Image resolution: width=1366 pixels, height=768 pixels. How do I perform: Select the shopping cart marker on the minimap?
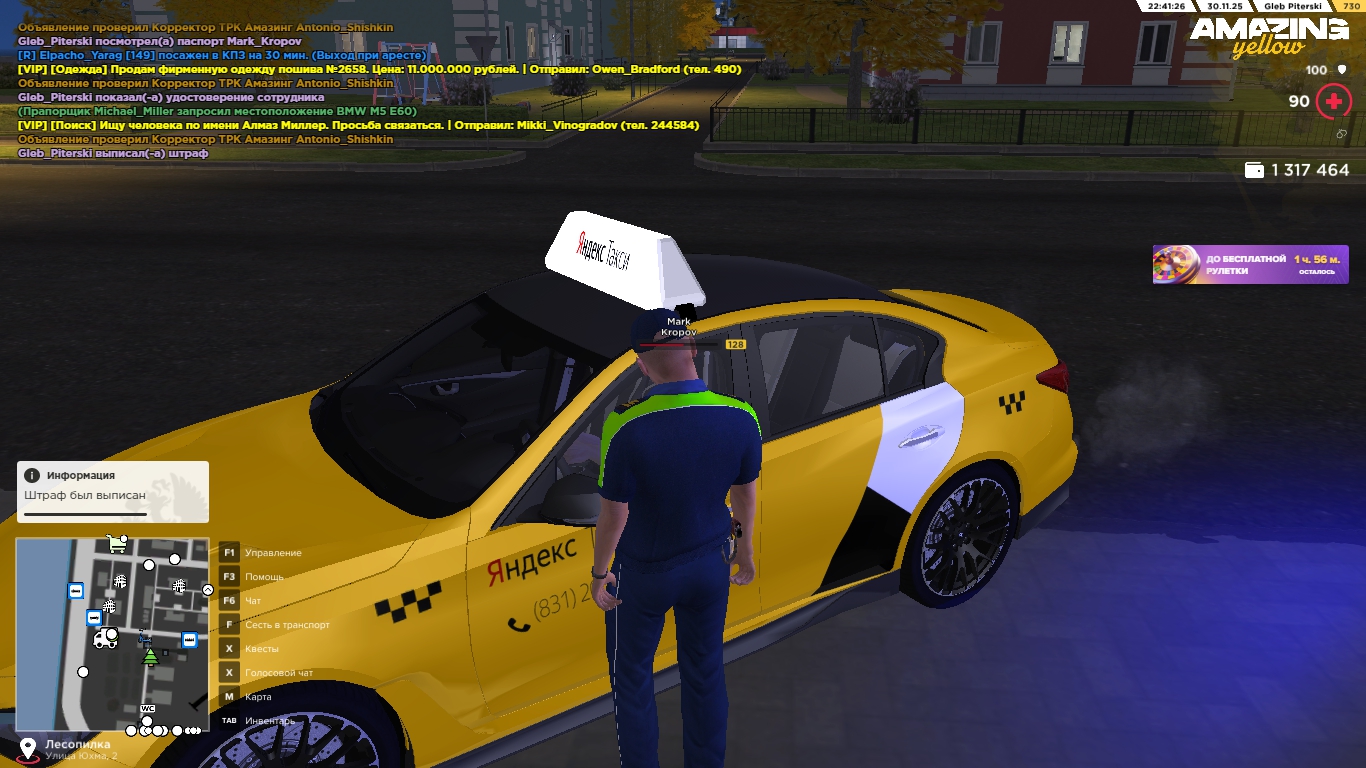click(117, 544)
